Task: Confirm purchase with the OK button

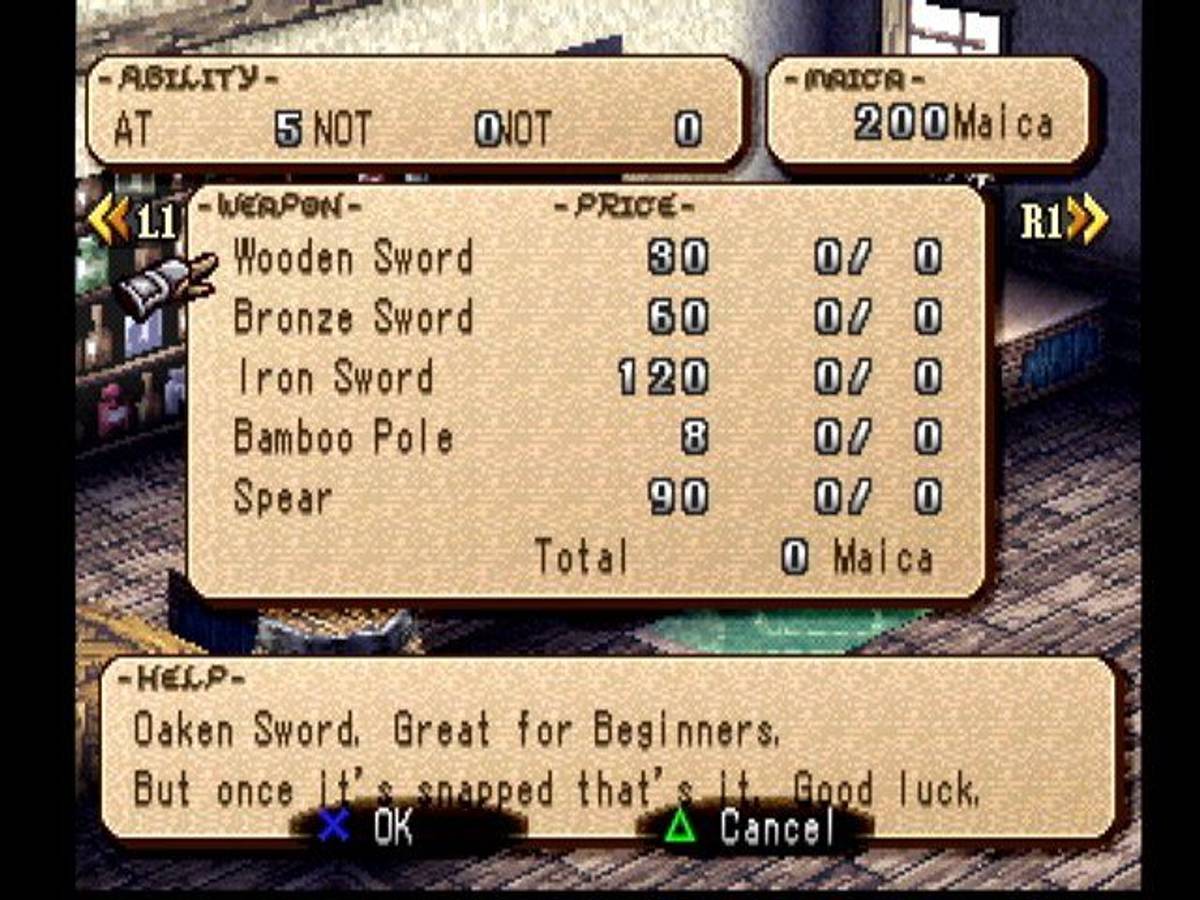Action: pyautogui.click(x=366, y=827)
